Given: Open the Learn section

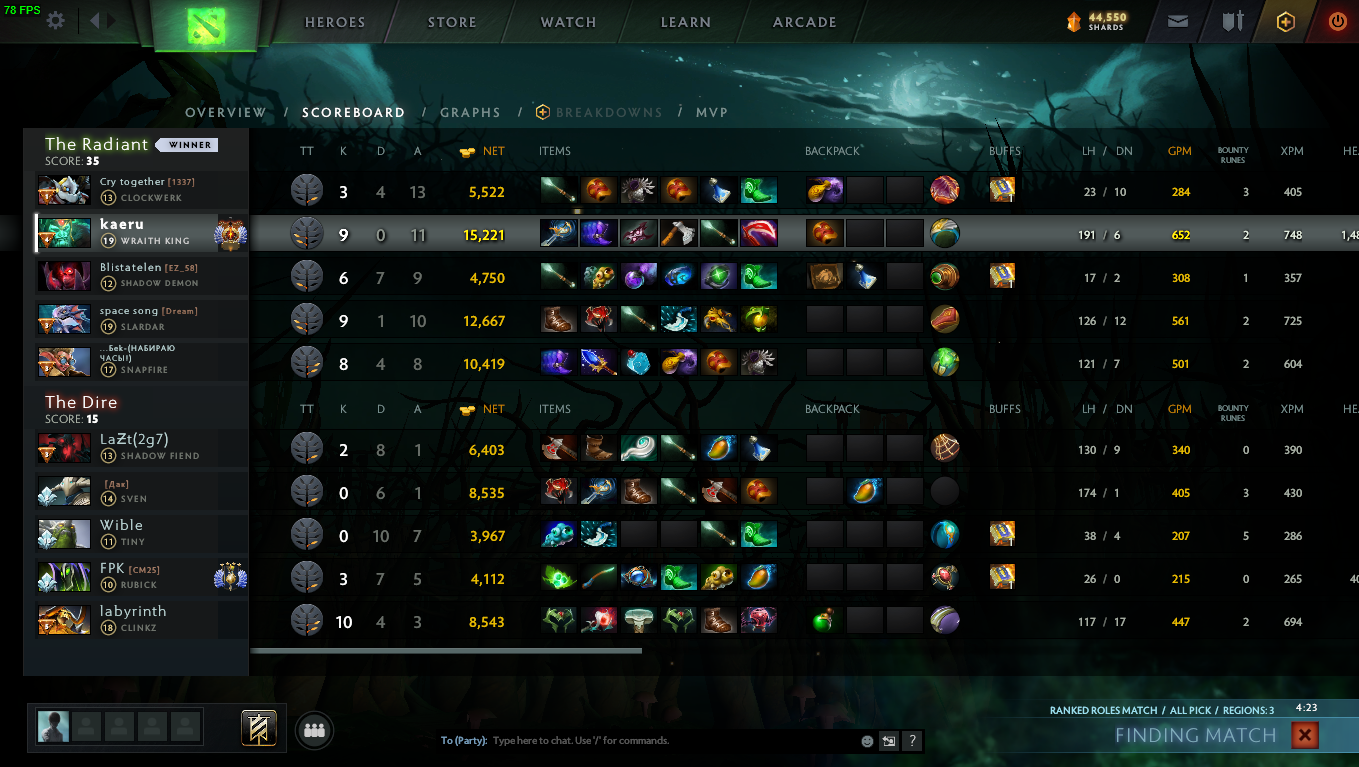Looking at the screenshot, I should (x=685, y=22).
